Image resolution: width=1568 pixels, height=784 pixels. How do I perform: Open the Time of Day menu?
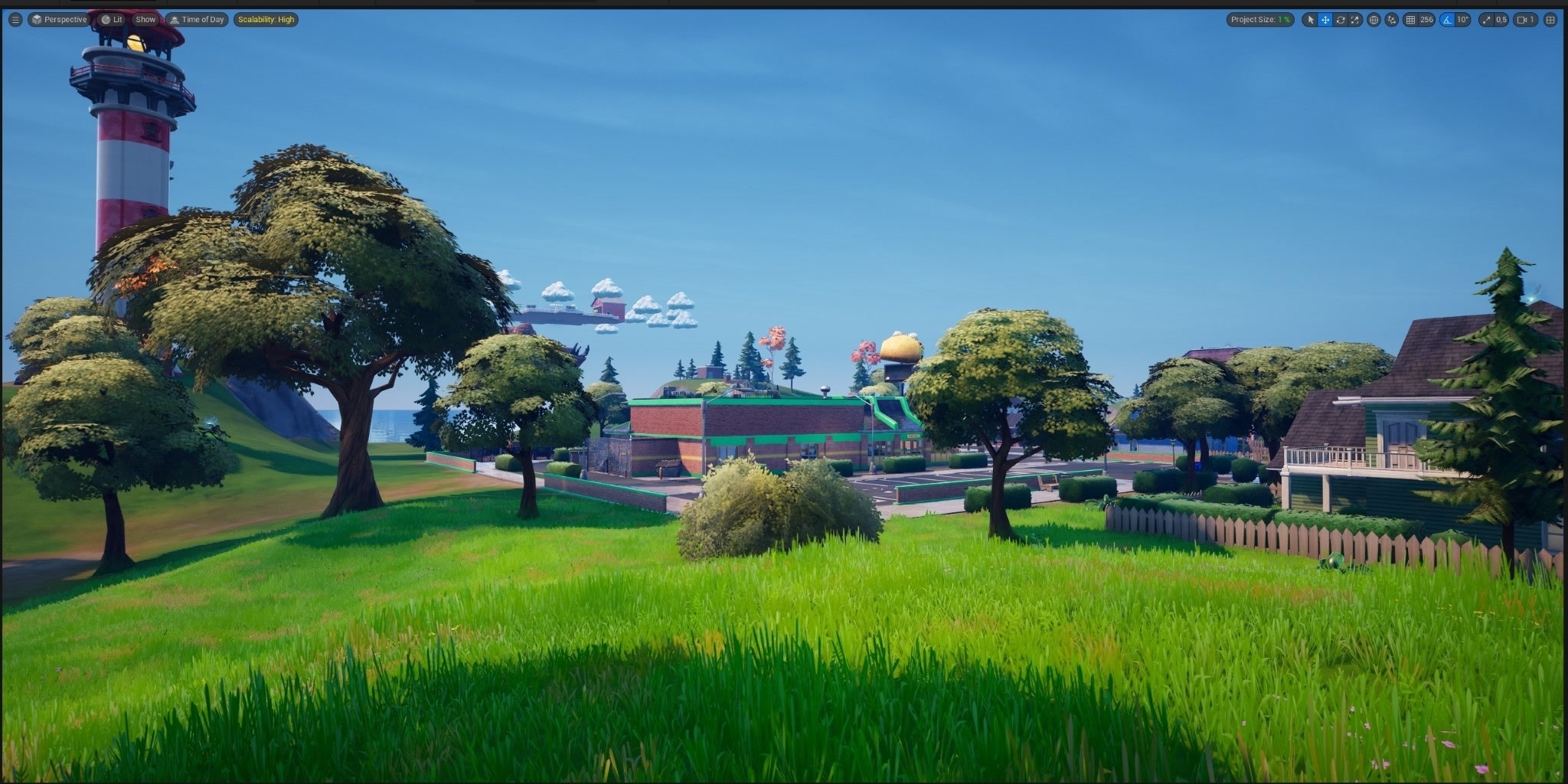click(197, 19)
